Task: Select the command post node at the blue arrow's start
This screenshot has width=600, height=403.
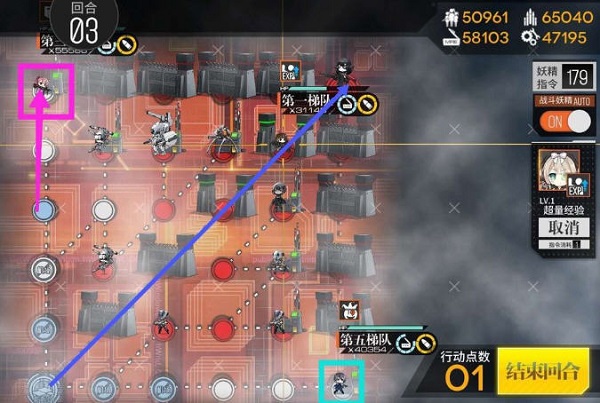Action: (x=42, y=384)
